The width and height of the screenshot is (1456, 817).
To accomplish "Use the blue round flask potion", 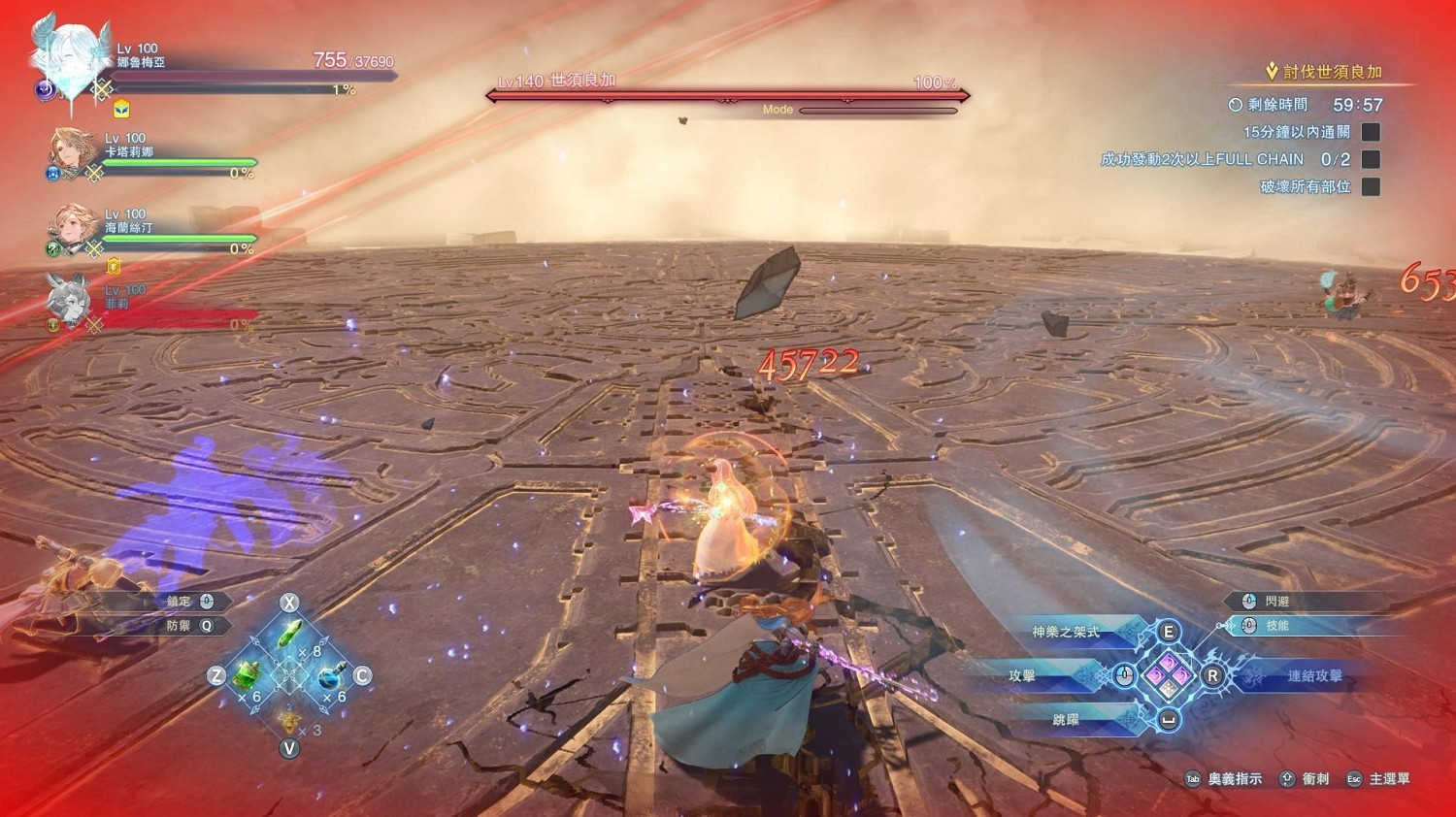I will (x=331, y=674).
